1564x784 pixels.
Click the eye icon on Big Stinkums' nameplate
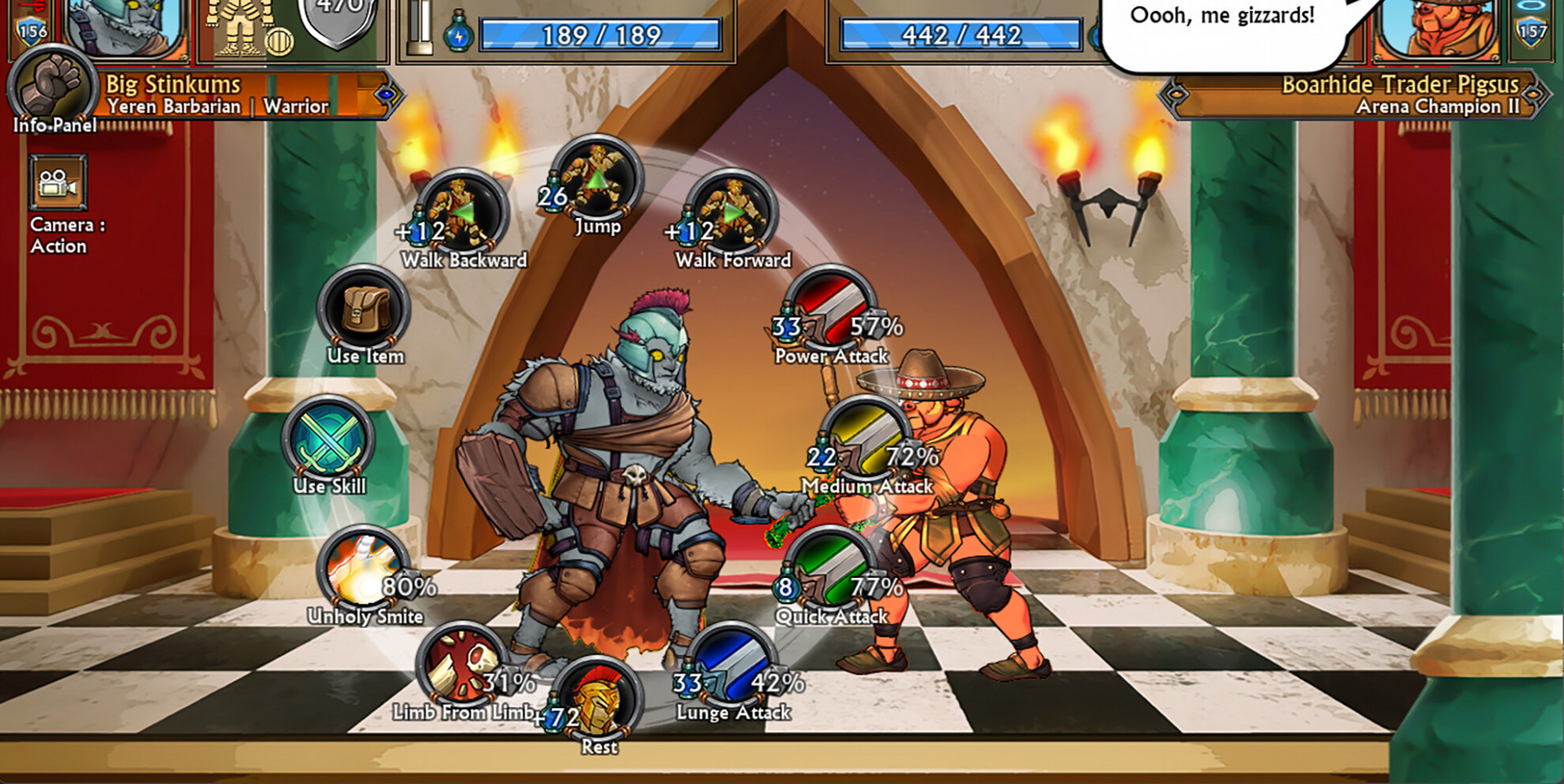pos(387,95)
